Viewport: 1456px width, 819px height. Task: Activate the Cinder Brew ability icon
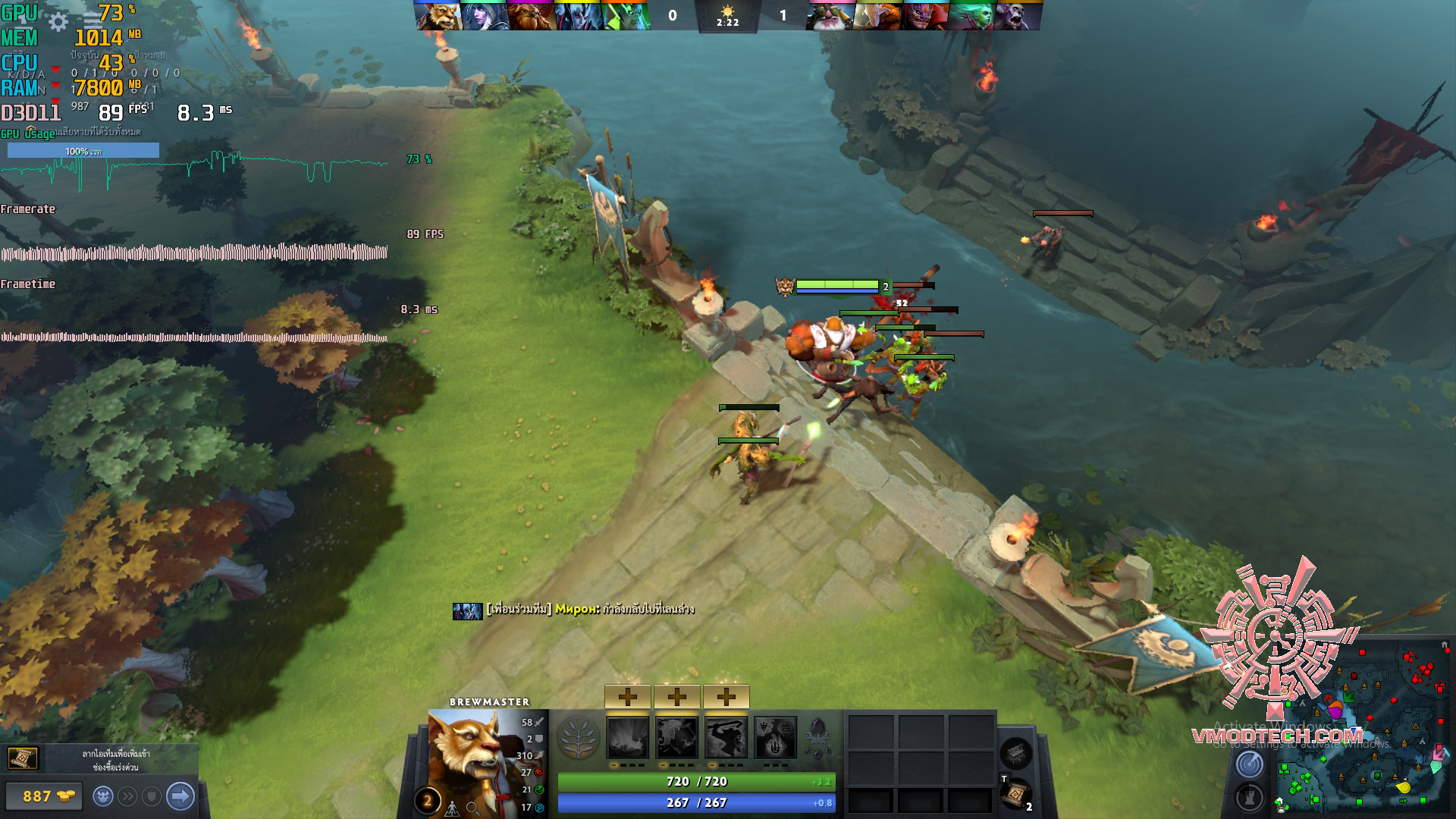pyautogui.click(x=676, y=737)
